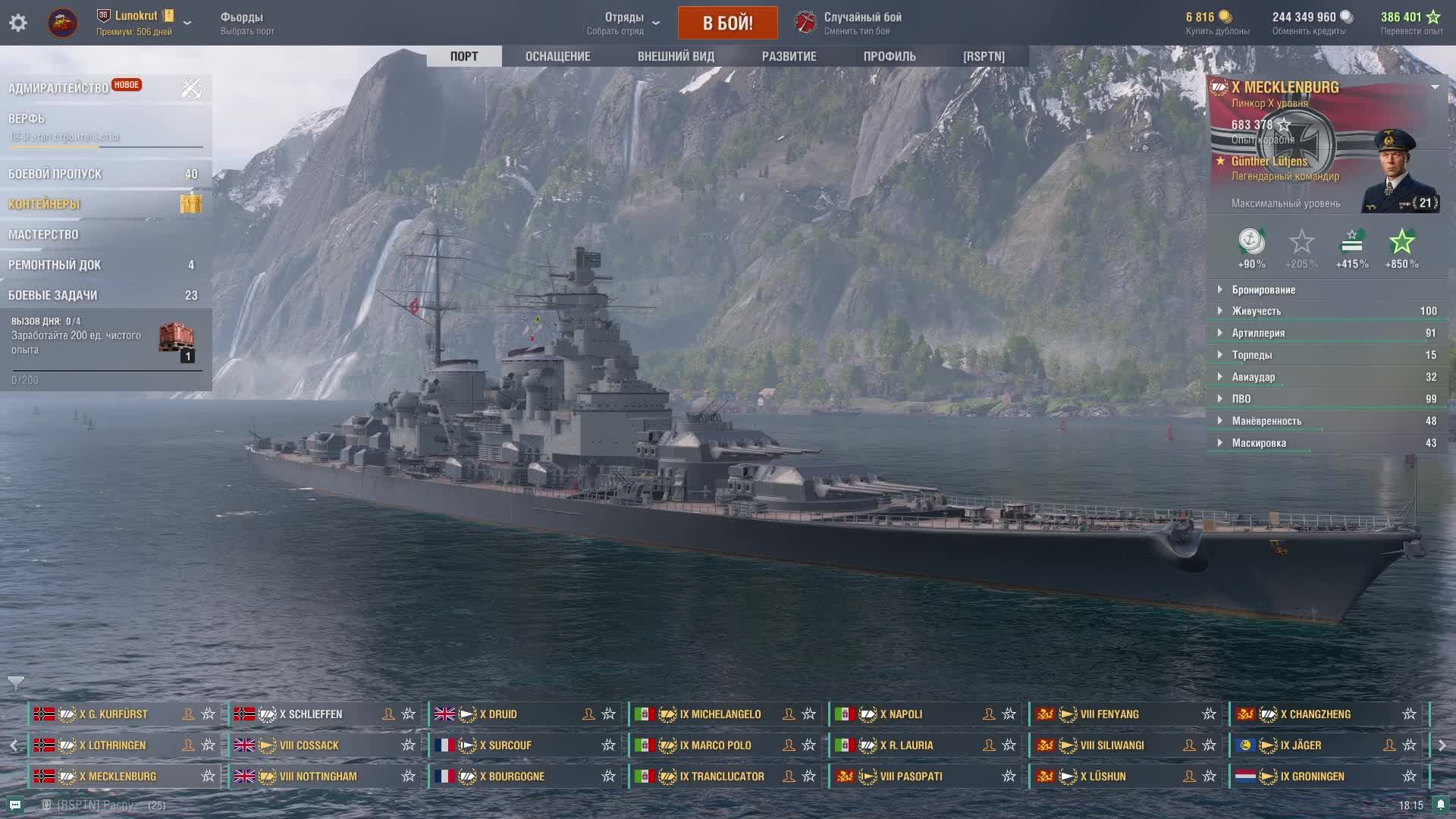Expand the Маскировка parameters row
1456x819 pixels.
point(1259,443)
